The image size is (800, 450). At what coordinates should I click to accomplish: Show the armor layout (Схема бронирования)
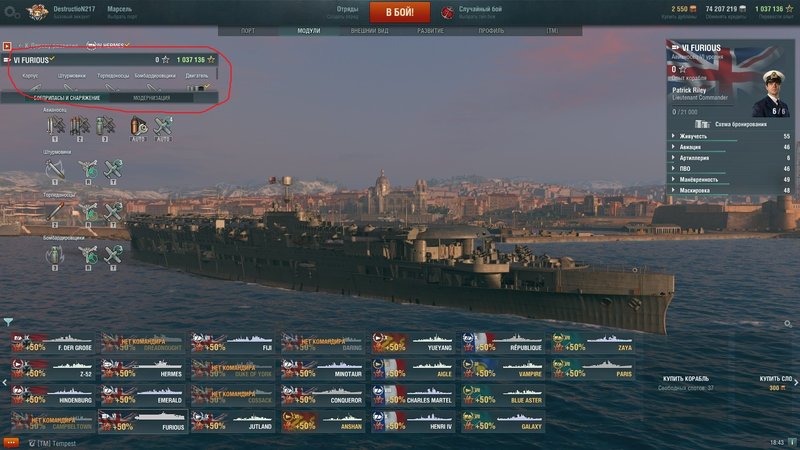[736, 123]
